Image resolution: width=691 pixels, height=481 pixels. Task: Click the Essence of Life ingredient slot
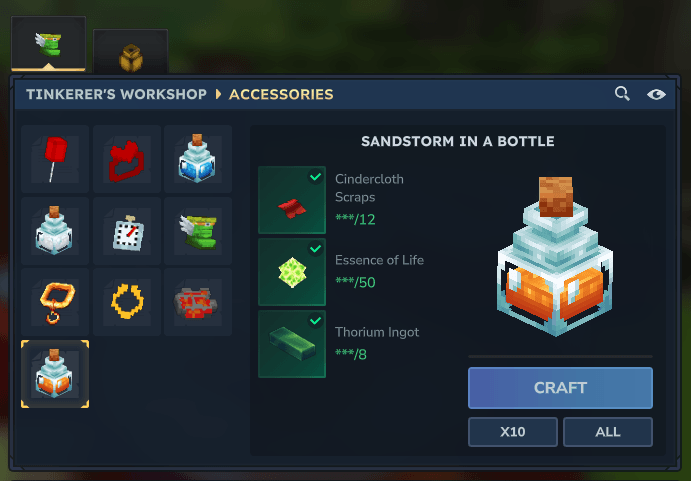click(292, 272)
